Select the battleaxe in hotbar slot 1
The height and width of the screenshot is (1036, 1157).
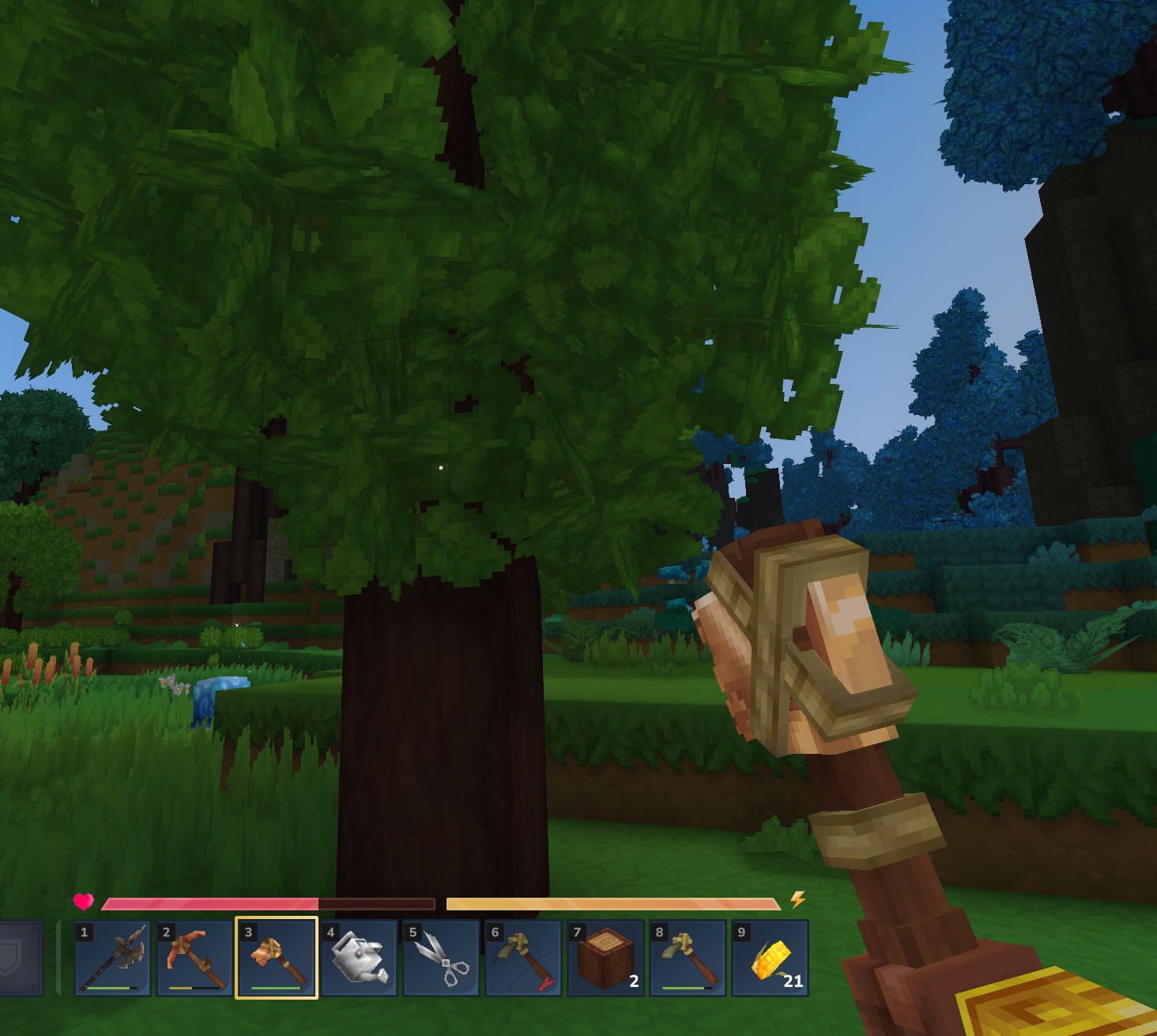pos(113,958)
